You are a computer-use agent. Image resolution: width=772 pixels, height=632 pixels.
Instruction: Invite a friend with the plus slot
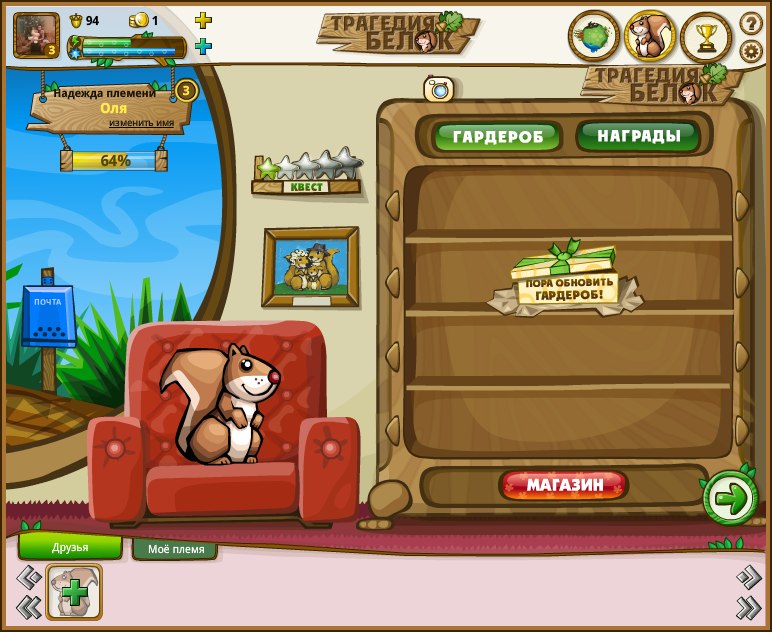(74, 592)
